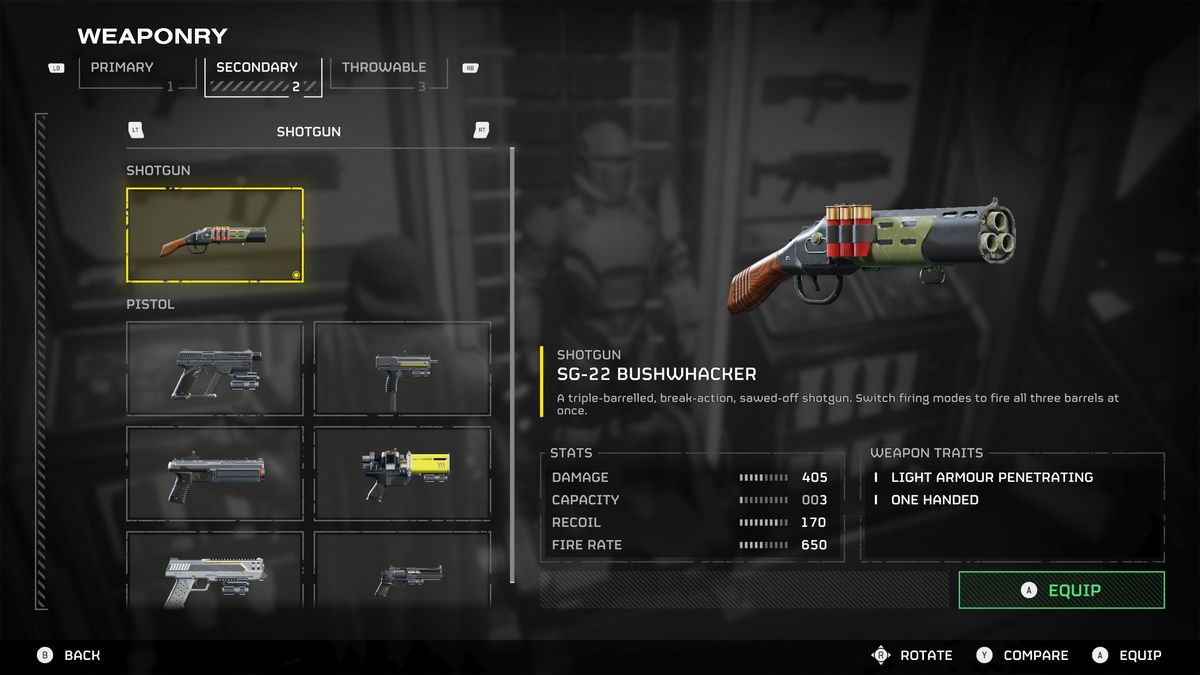Equip the SG-22 Bushwhacker with green button

point(1061,590)
